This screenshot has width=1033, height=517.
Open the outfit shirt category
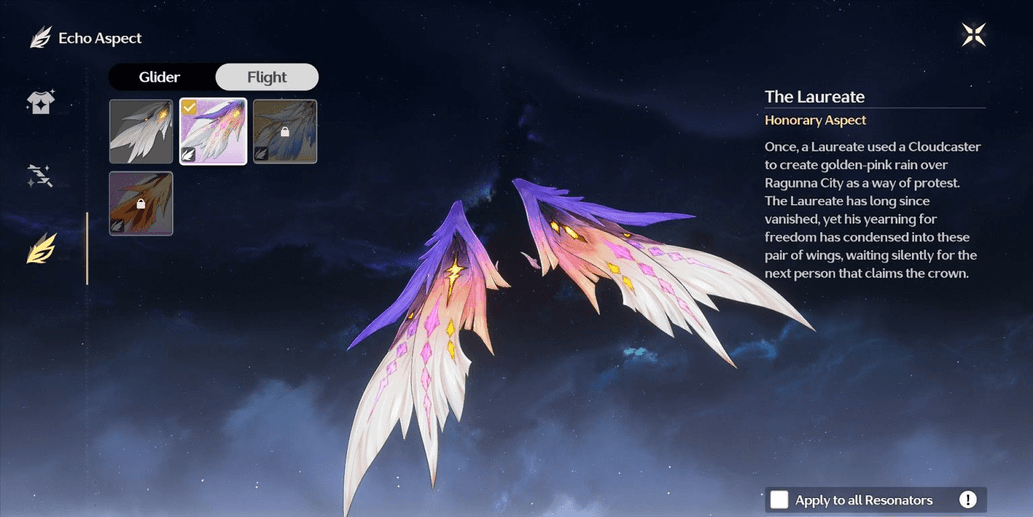coord(41,103)
